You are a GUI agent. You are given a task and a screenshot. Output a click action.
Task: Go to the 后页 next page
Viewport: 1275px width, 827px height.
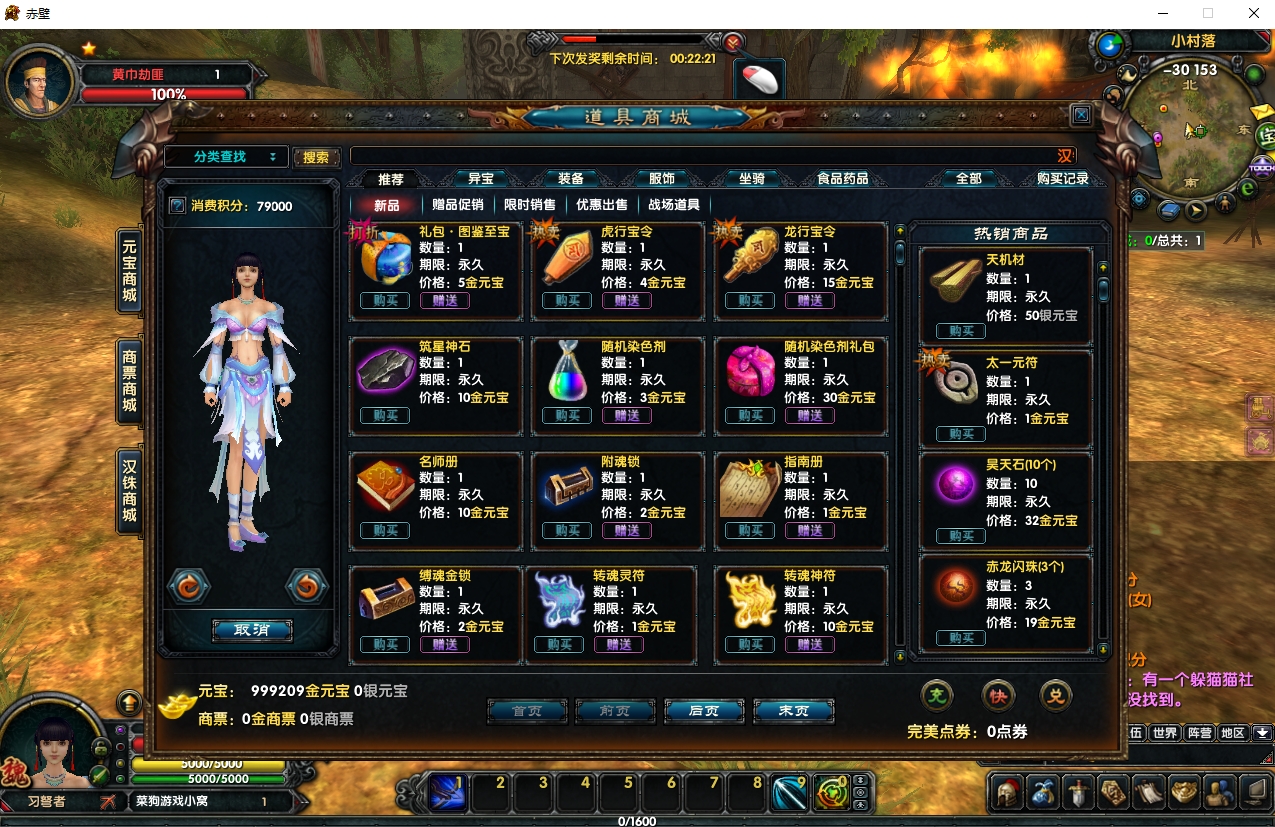coord(704,710)
